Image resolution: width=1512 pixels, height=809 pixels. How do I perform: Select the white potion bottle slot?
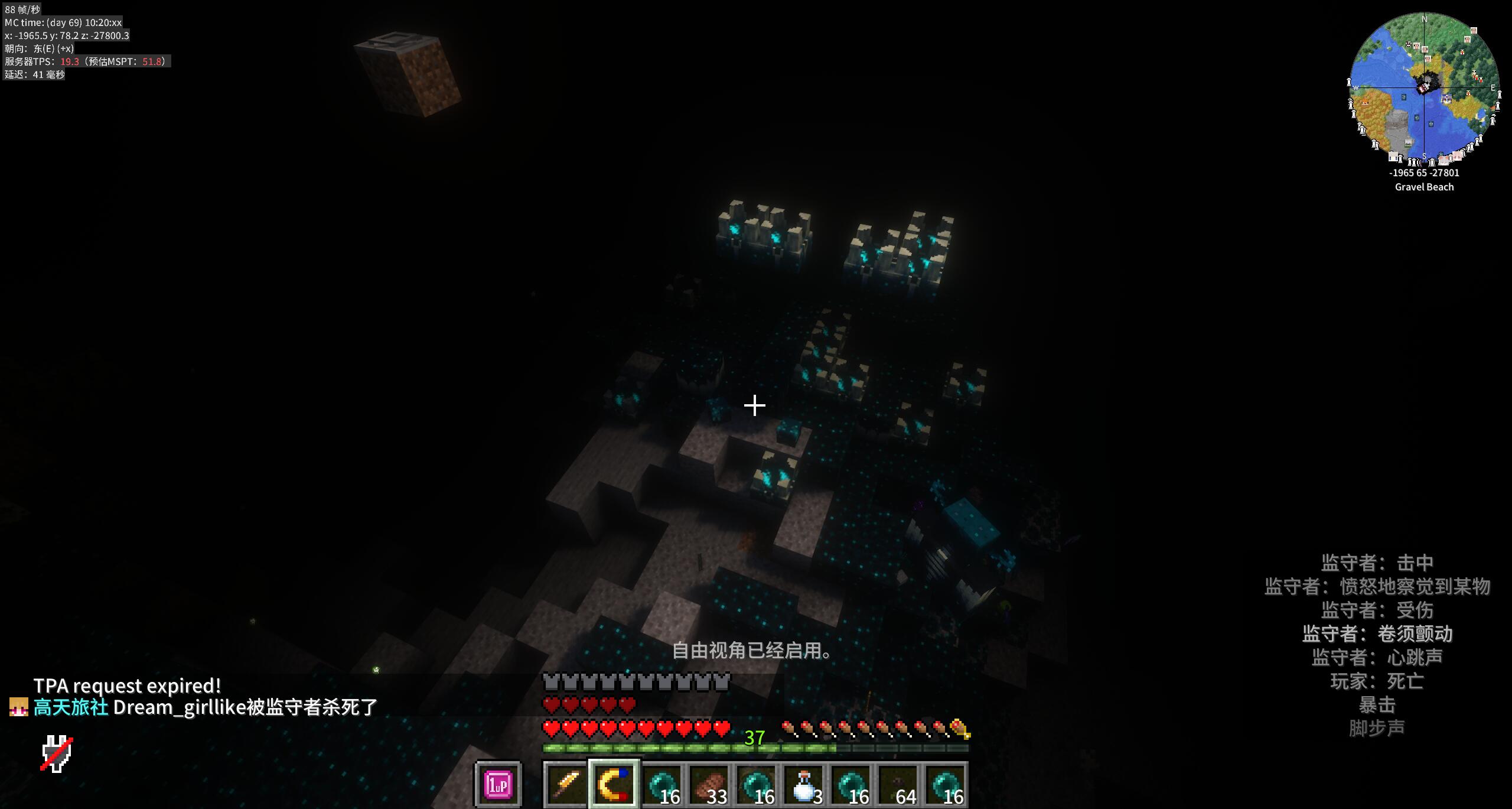[x=803, y=785]
